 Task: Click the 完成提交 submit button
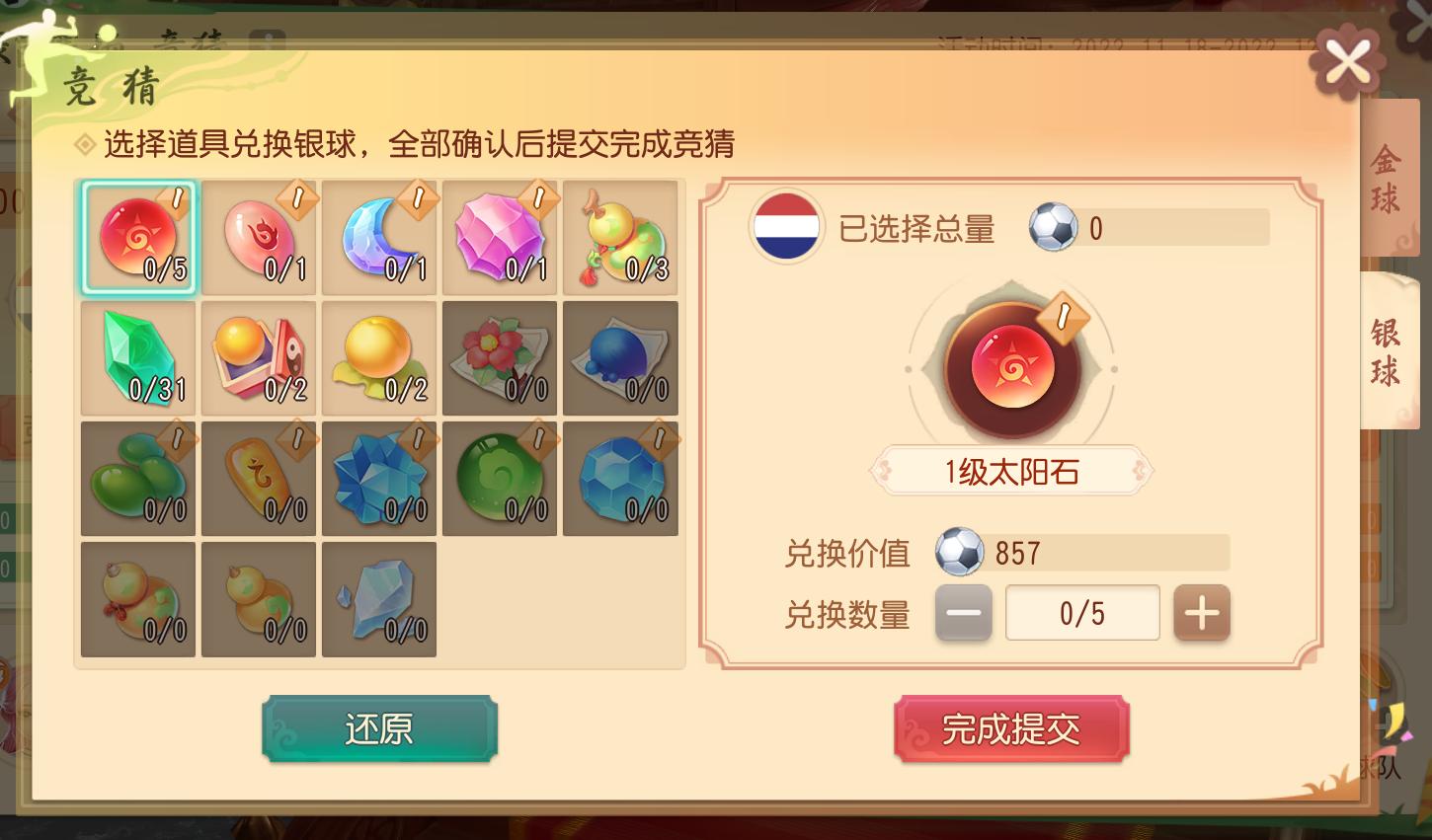1011,728
